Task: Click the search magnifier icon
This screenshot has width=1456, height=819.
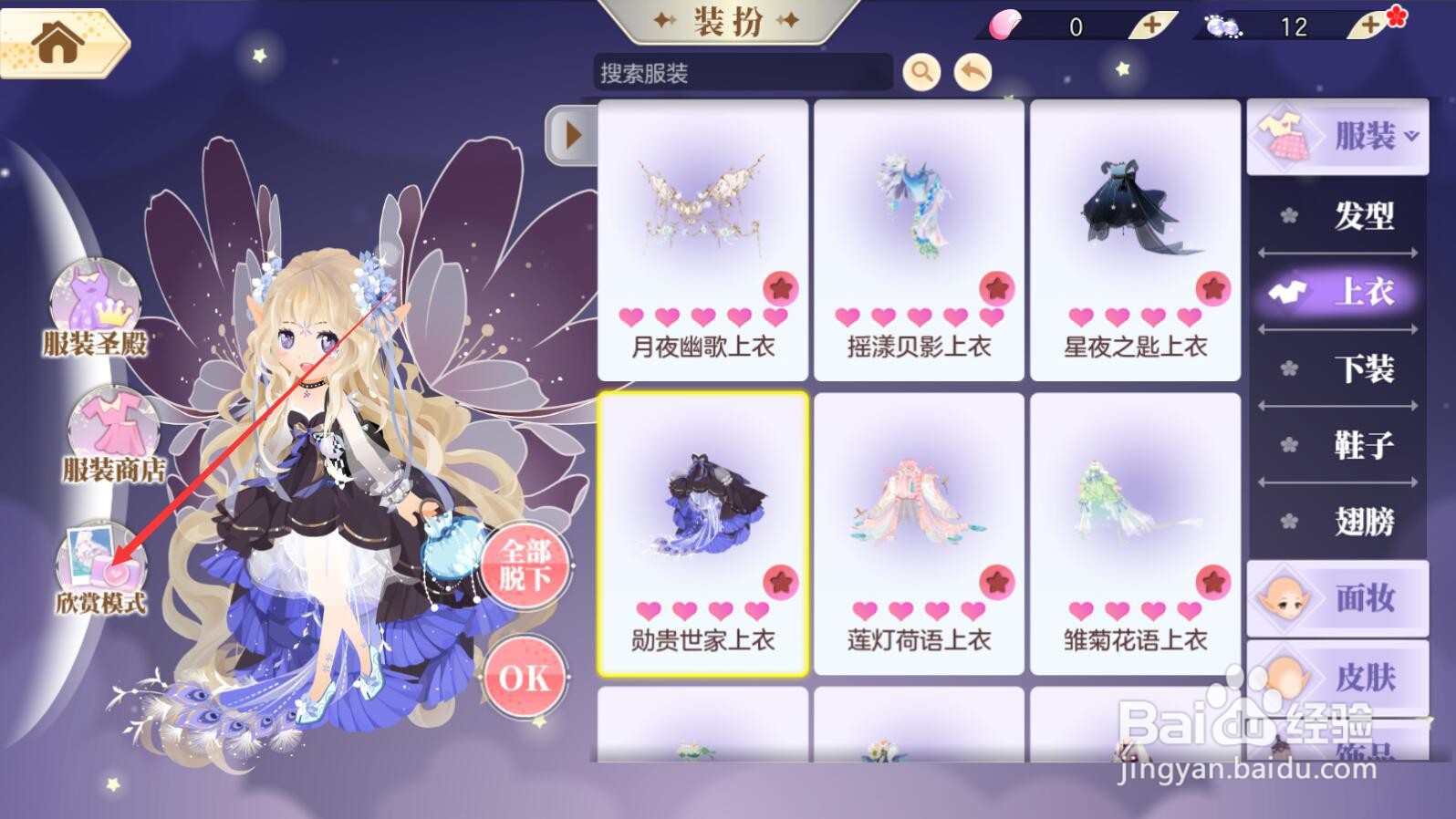Action: tap(921, 72)
